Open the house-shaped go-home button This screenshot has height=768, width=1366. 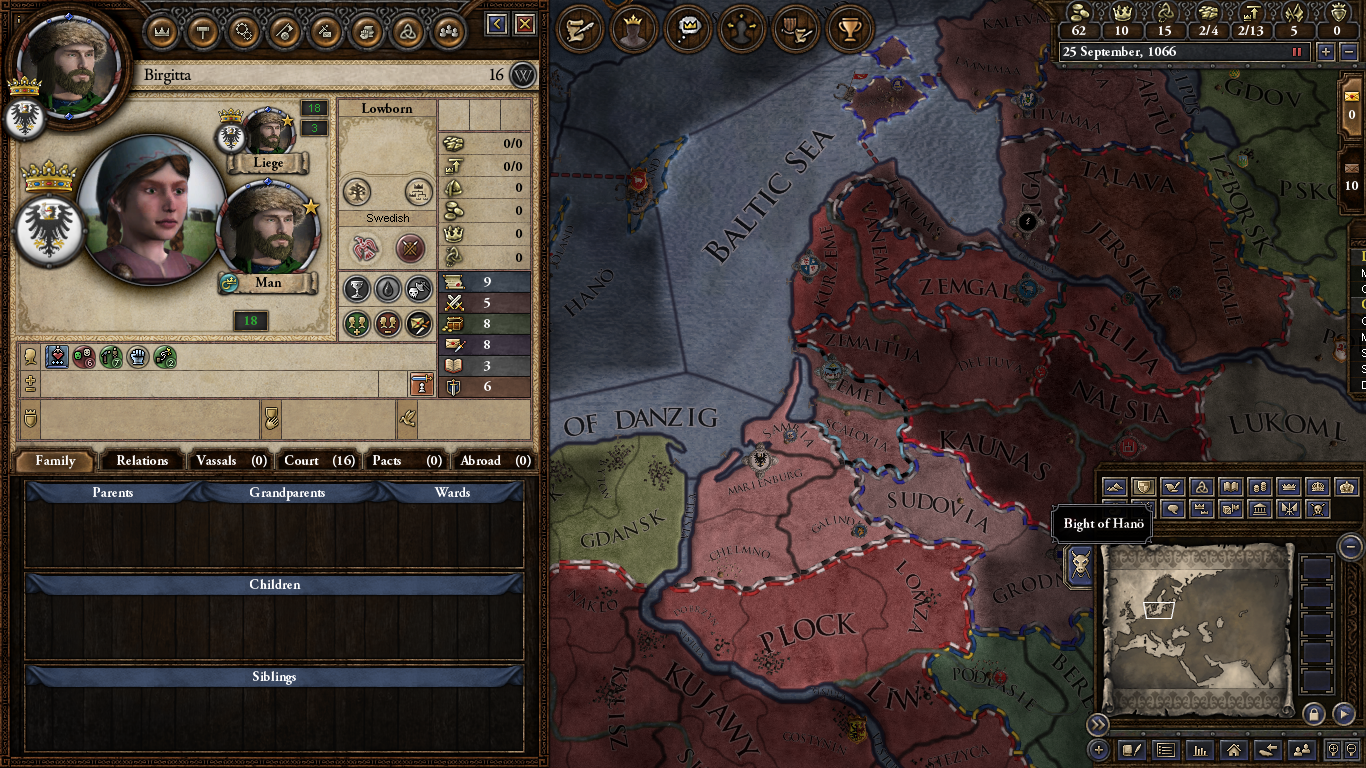pyautogui.click(x=1234, y=749)
